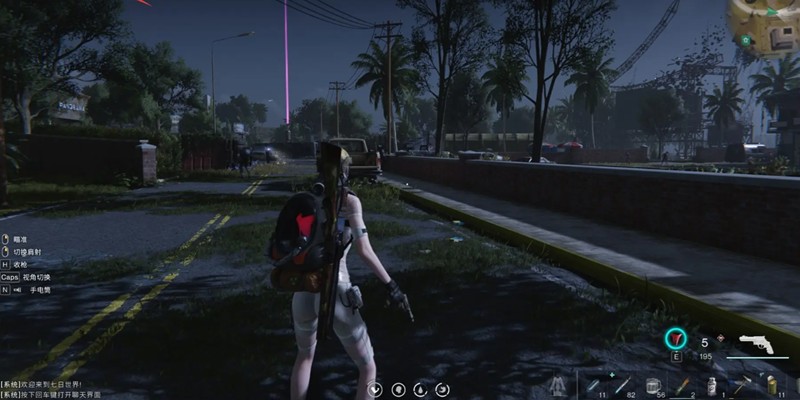The height and width of the screenshot is (400, 800).
Task: Select the white pill bottle slot
Action: pyautogui.click(x=711, y=386)
